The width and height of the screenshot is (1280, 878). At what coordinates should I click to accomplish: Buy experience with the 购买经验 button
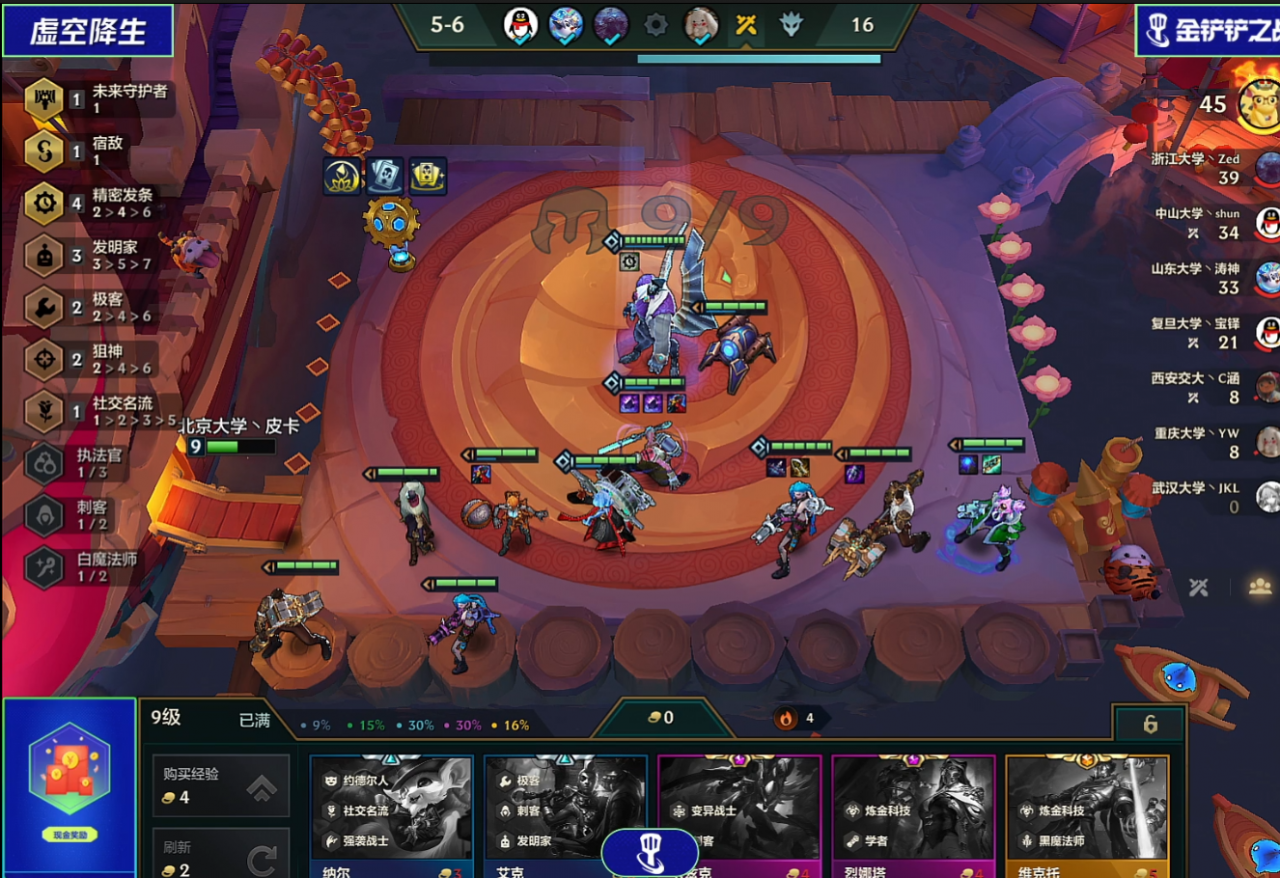click(220, 786)
